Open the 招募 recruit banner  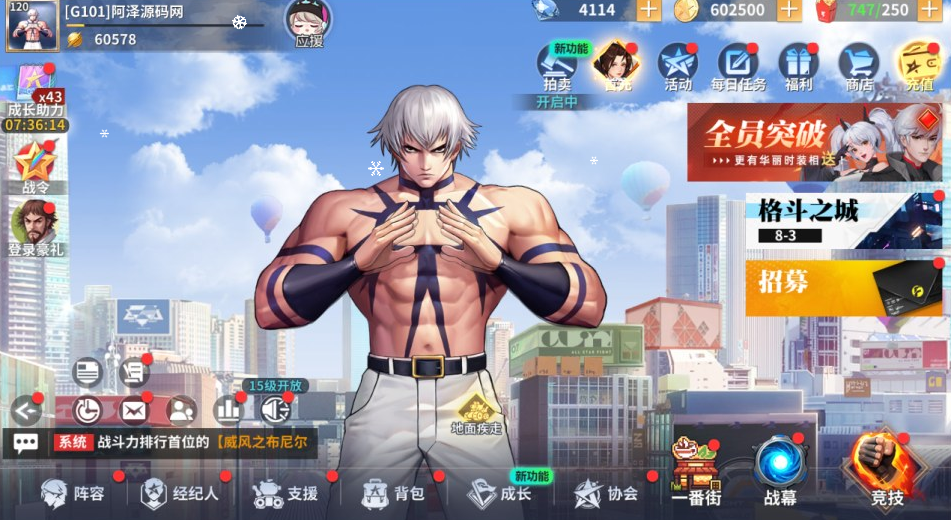(x=844, y=288)
